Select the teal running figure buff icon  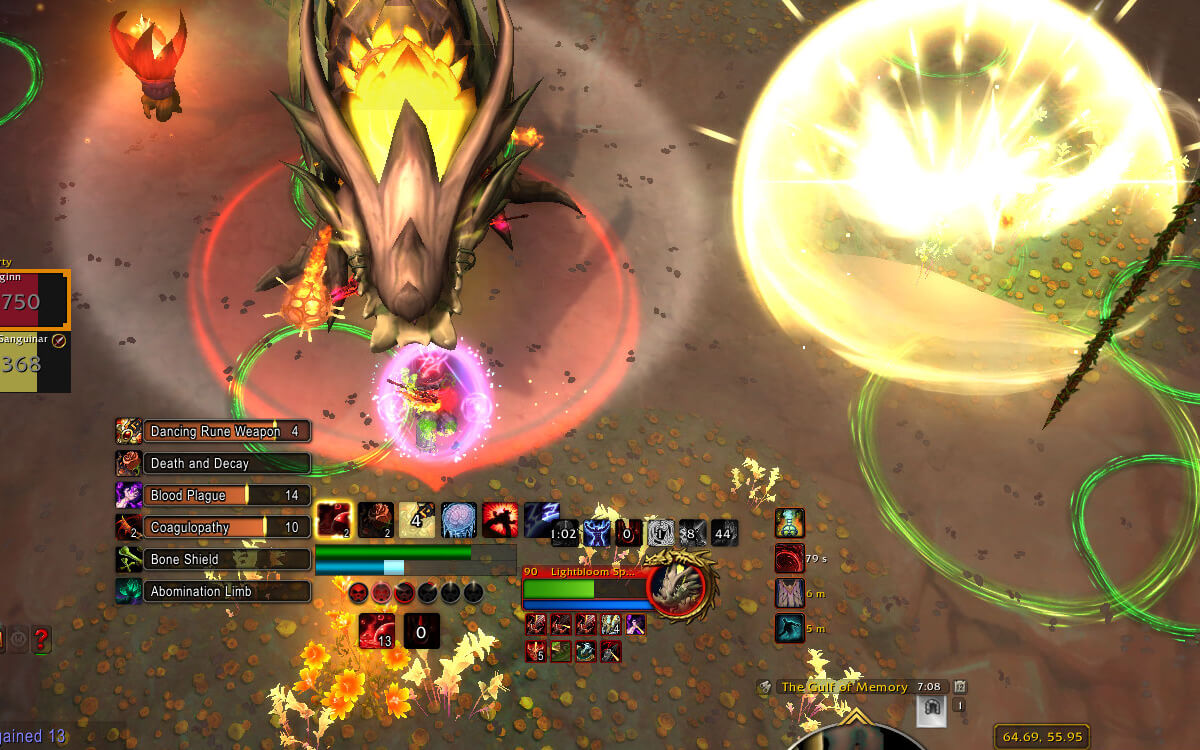[x=790, y=628]
